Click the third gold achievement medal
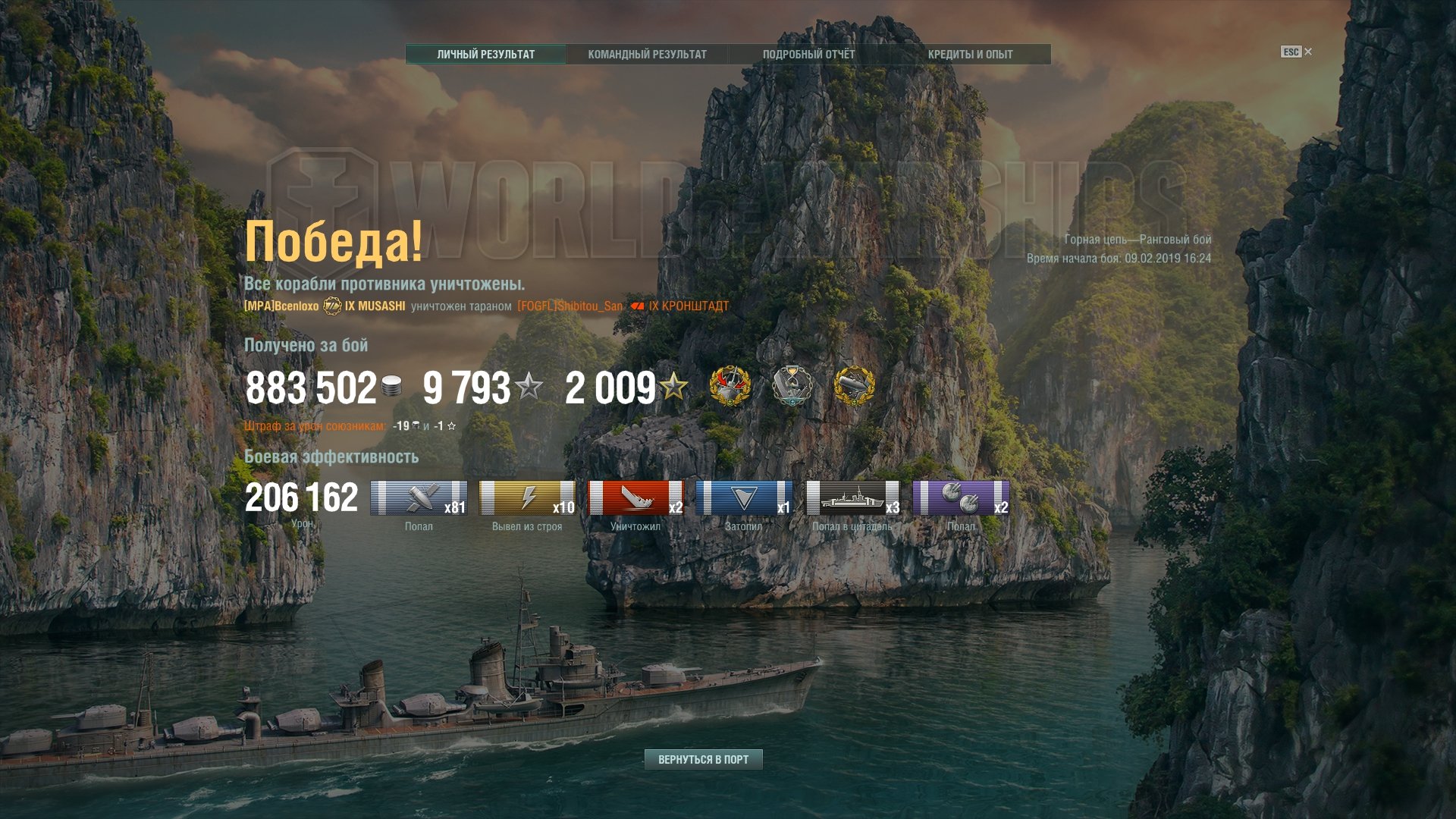 [x=855, y=386]
